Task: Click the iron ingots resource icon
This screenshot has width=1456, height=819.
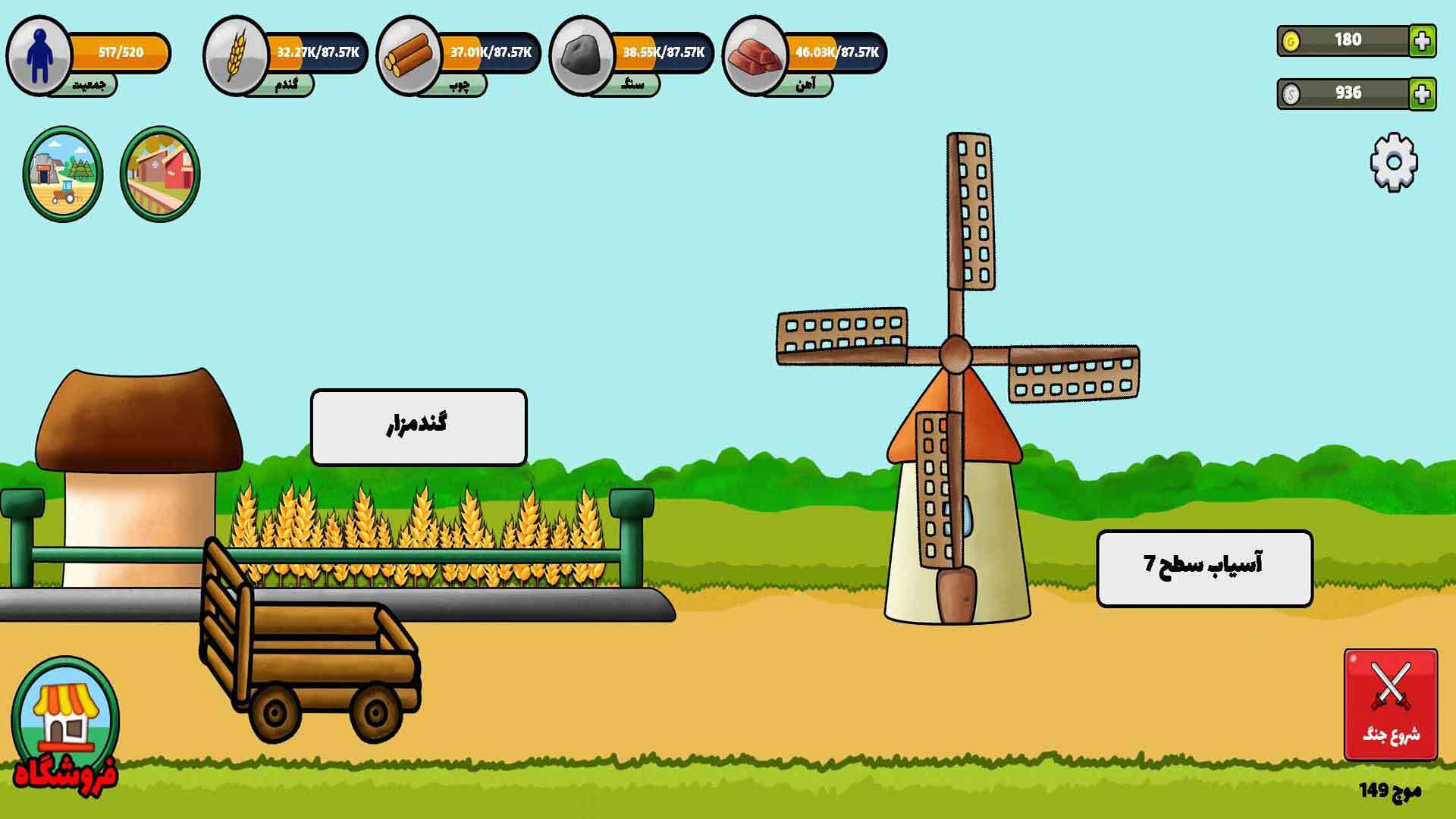Action: [x=755, y=55]
